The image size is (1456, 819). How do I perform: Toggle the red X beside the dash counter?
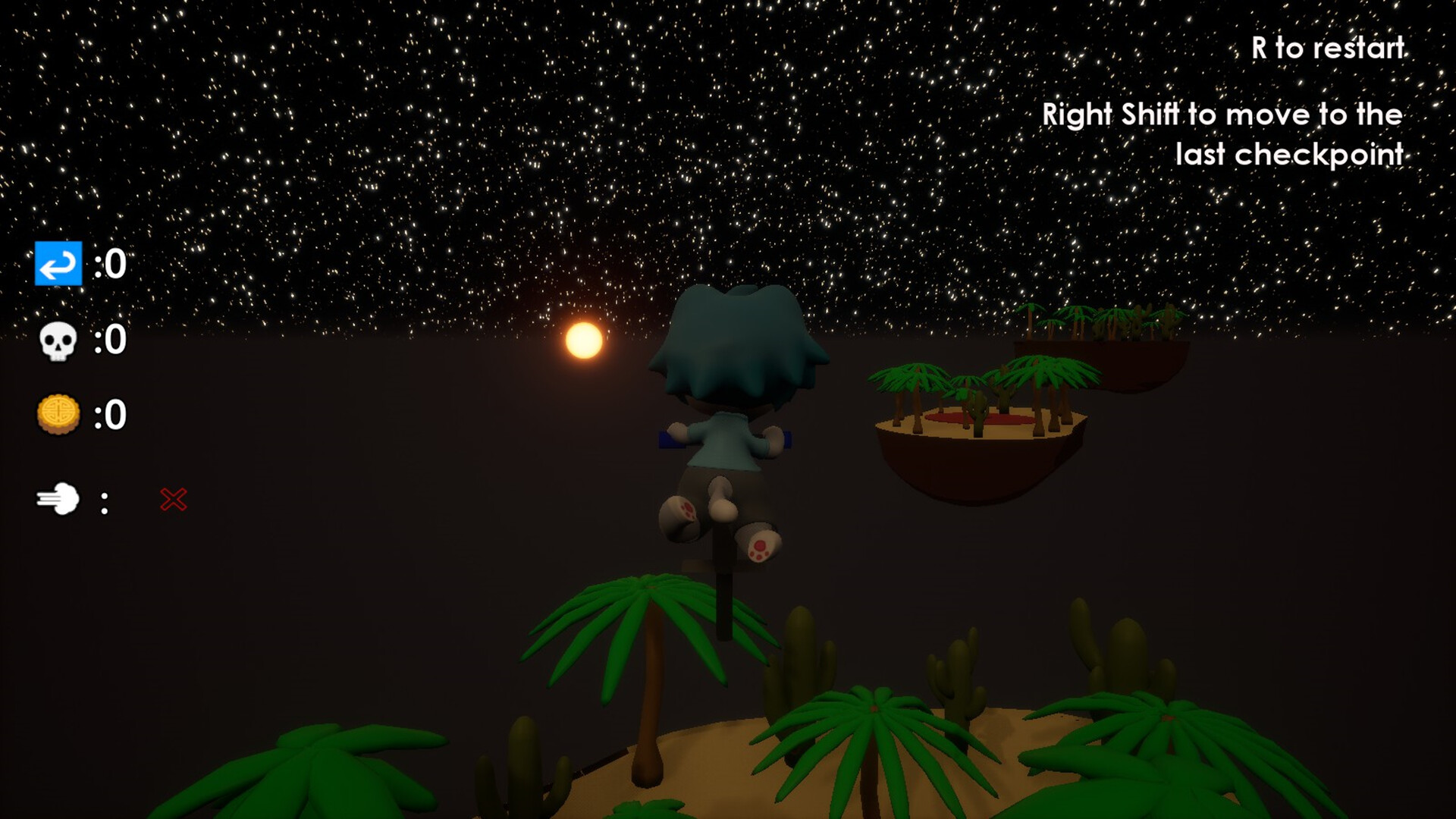(173, 499)
